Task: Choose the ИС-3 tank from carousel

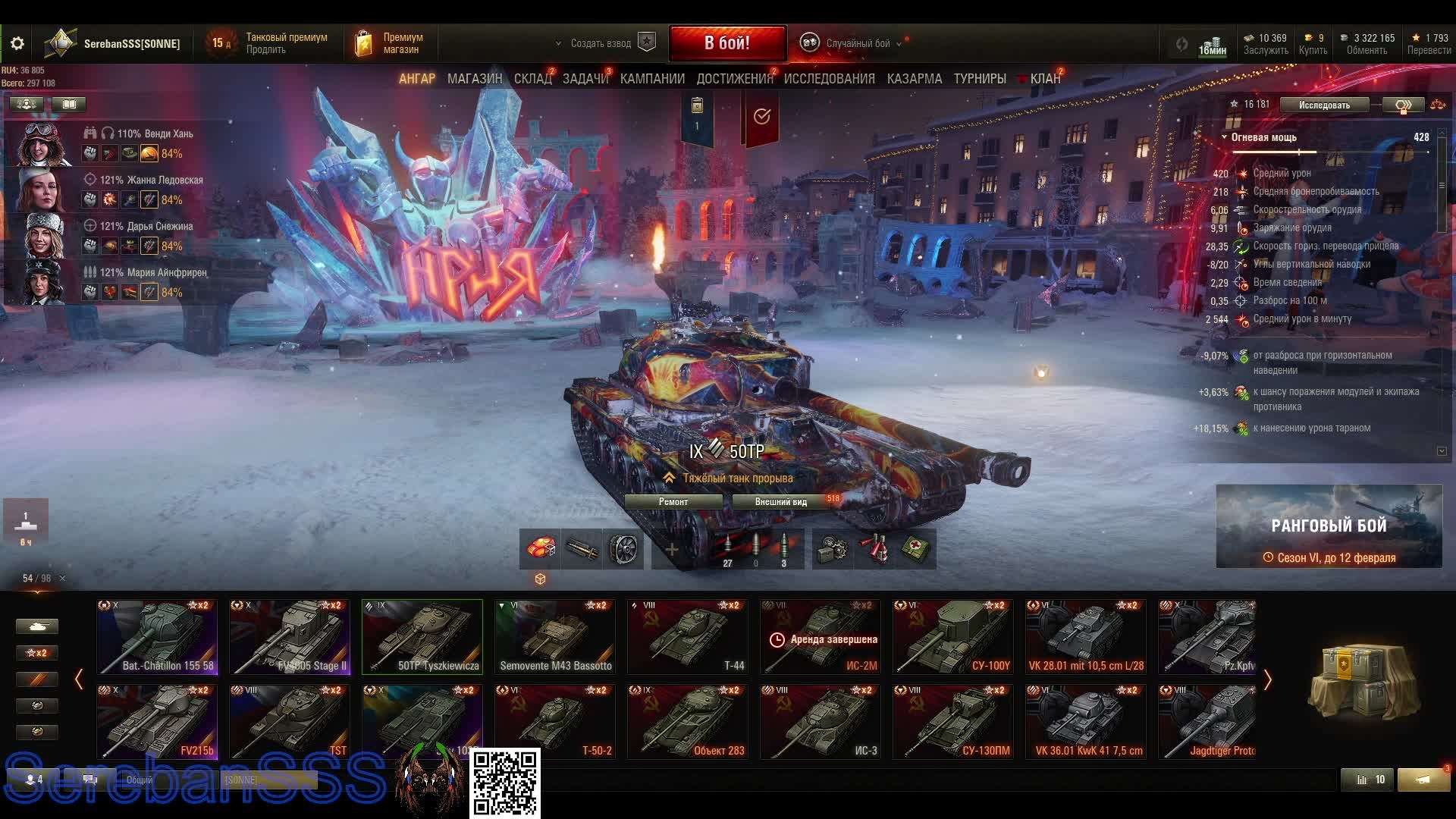Action: click(821, 721)
